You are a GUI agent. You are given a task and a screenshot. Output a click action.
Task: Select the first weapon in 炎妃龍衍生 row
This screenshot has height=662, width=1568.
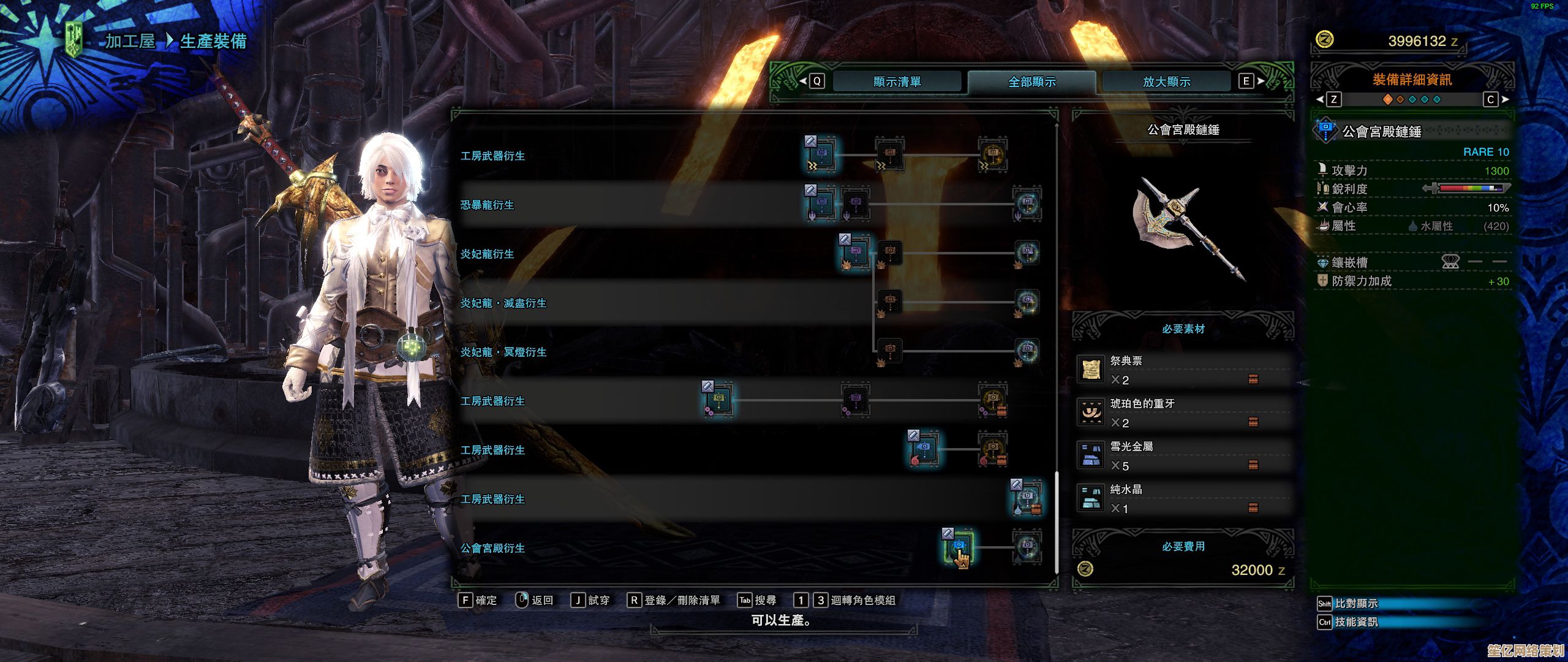tap(855, 253)
